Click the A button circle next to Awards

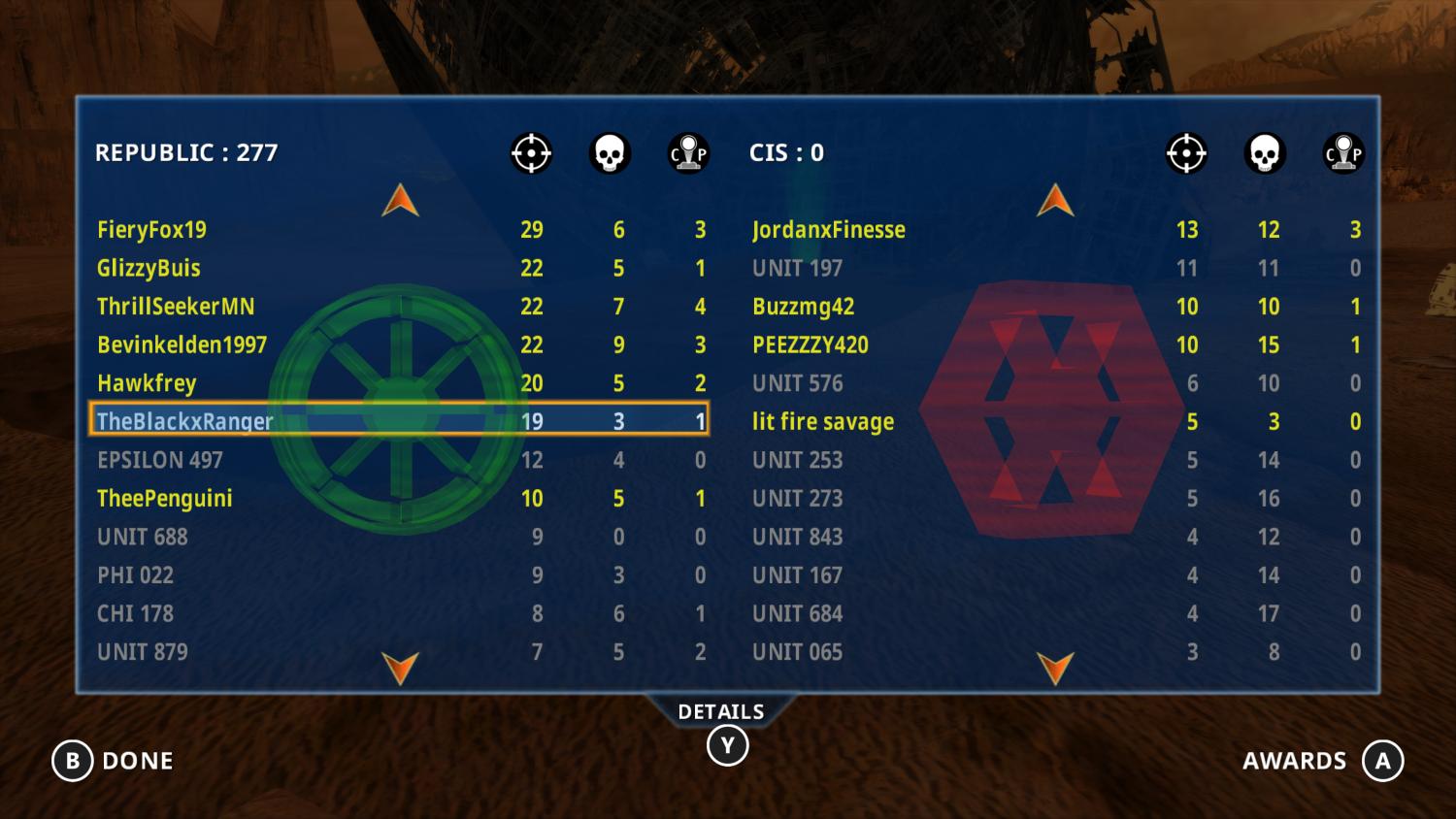(x=1384, y=761)
